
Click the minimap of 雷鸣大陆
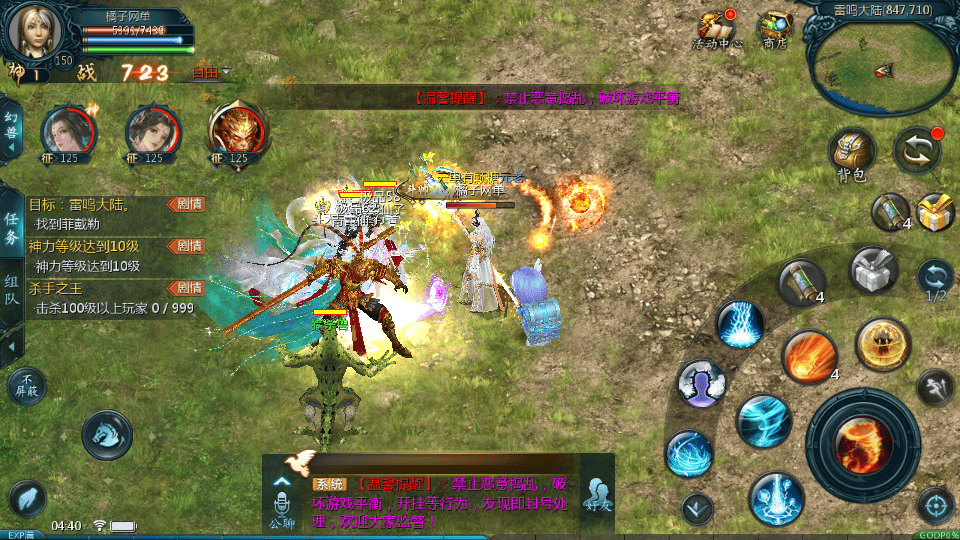[x=882, y=66]
